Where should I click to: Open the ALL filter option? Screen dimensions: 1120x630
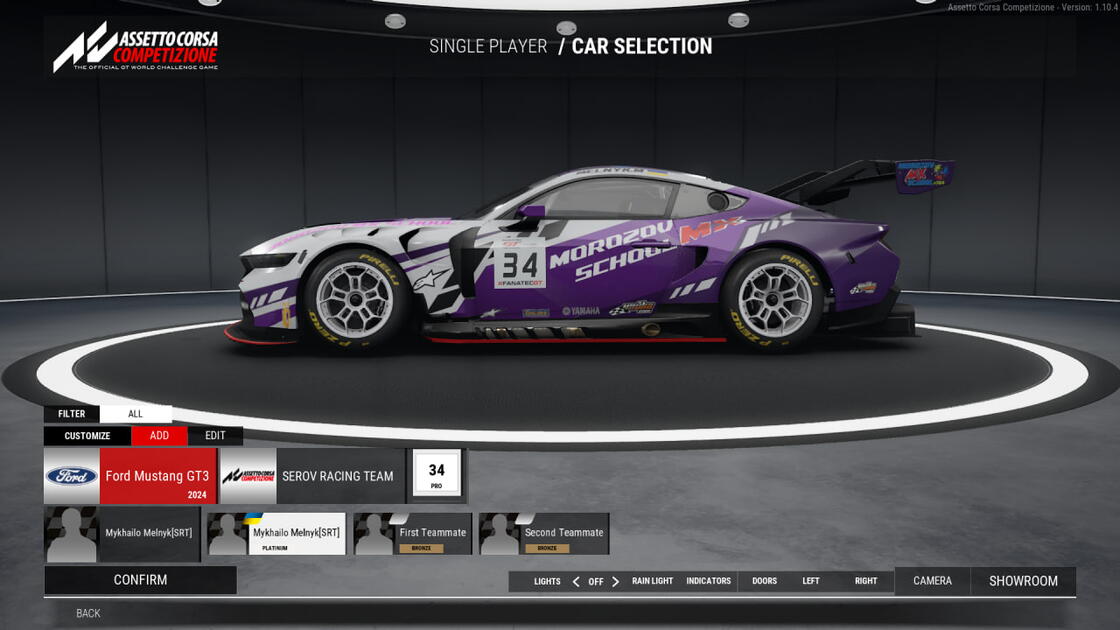click(x=135, y=414)
